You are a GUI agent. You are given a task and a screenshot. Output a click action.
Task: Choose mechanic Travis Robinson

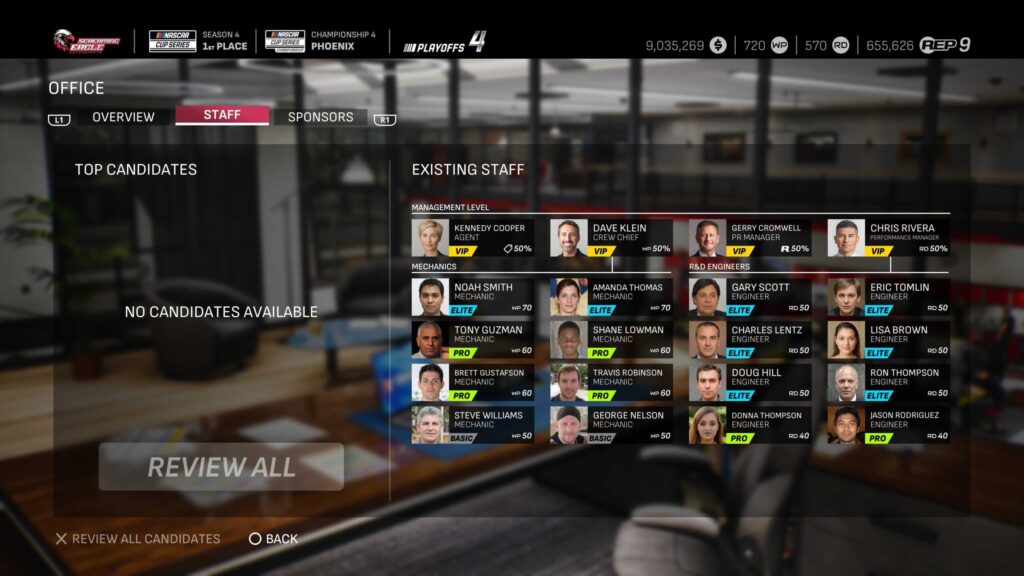[x=611, y=382]
